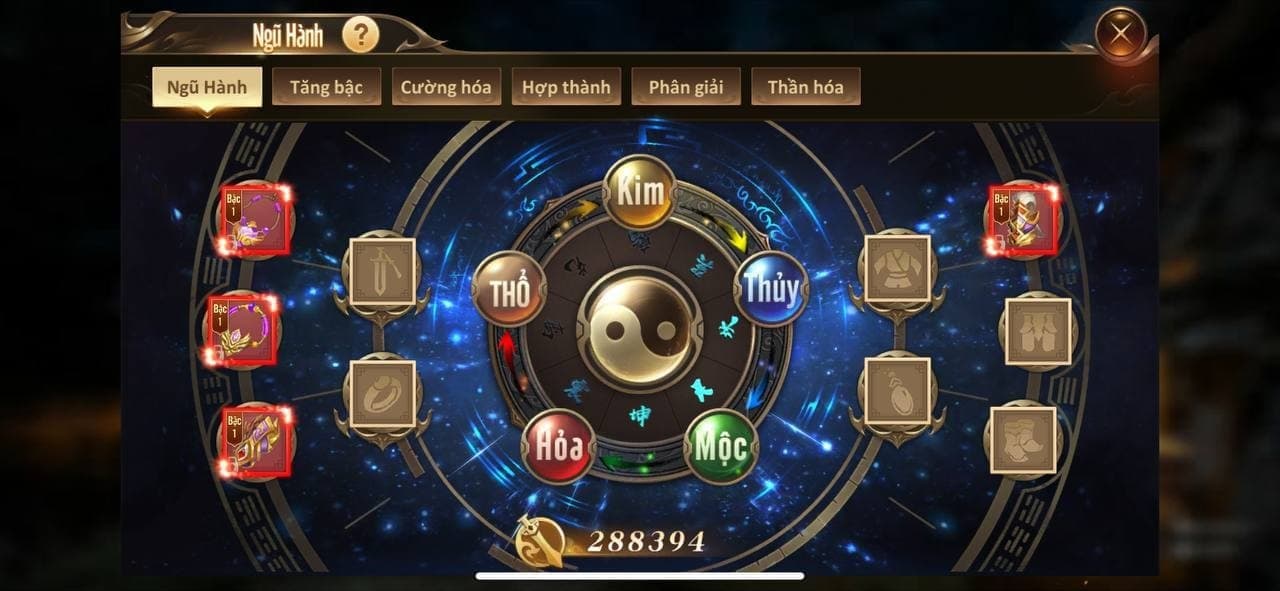Close the Ngũ Hành window
1280x591 pixels.
click(1120, 37)
